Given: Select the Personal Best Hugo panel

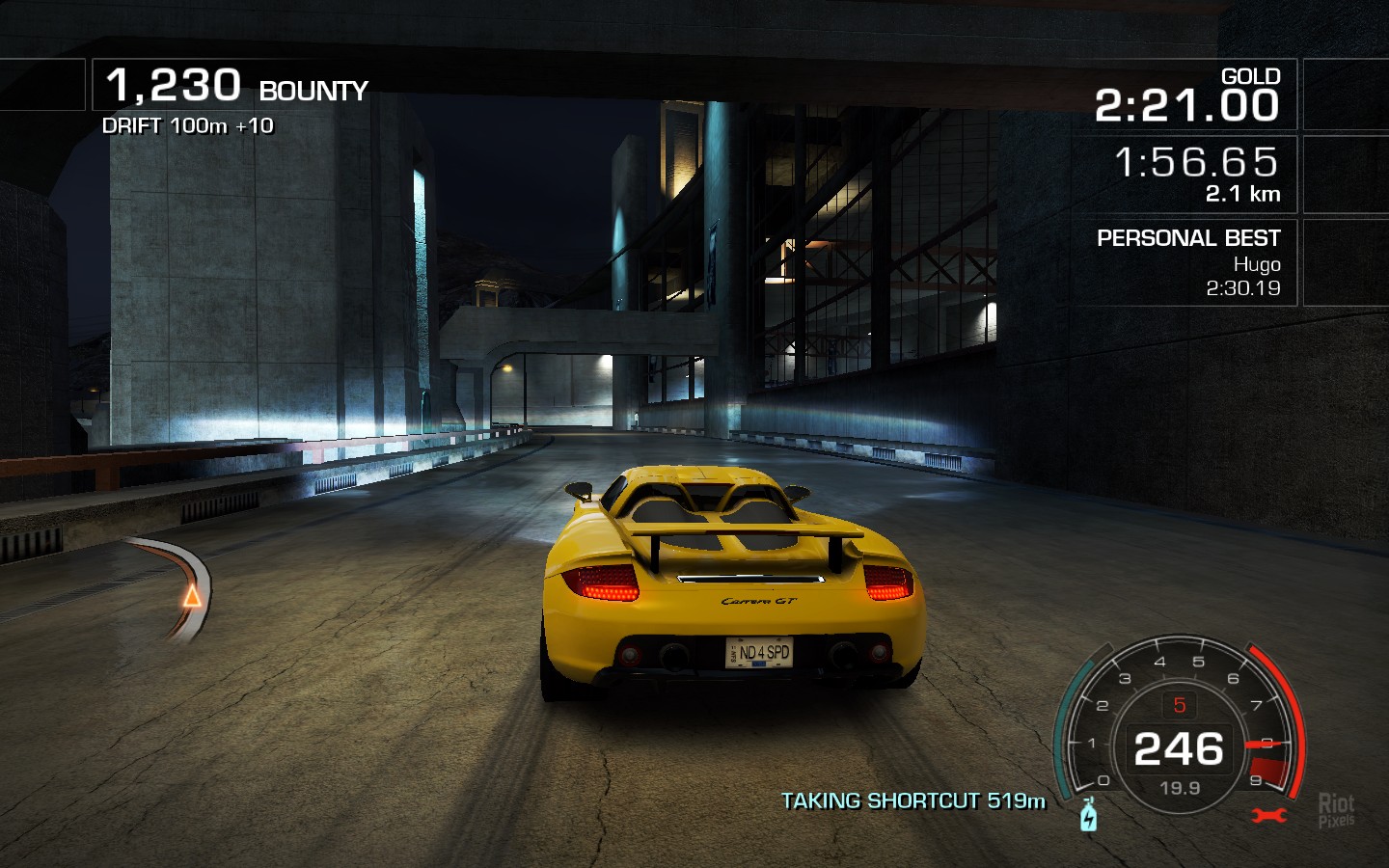Looking at the screenshot, I should tap(1187, 262).
